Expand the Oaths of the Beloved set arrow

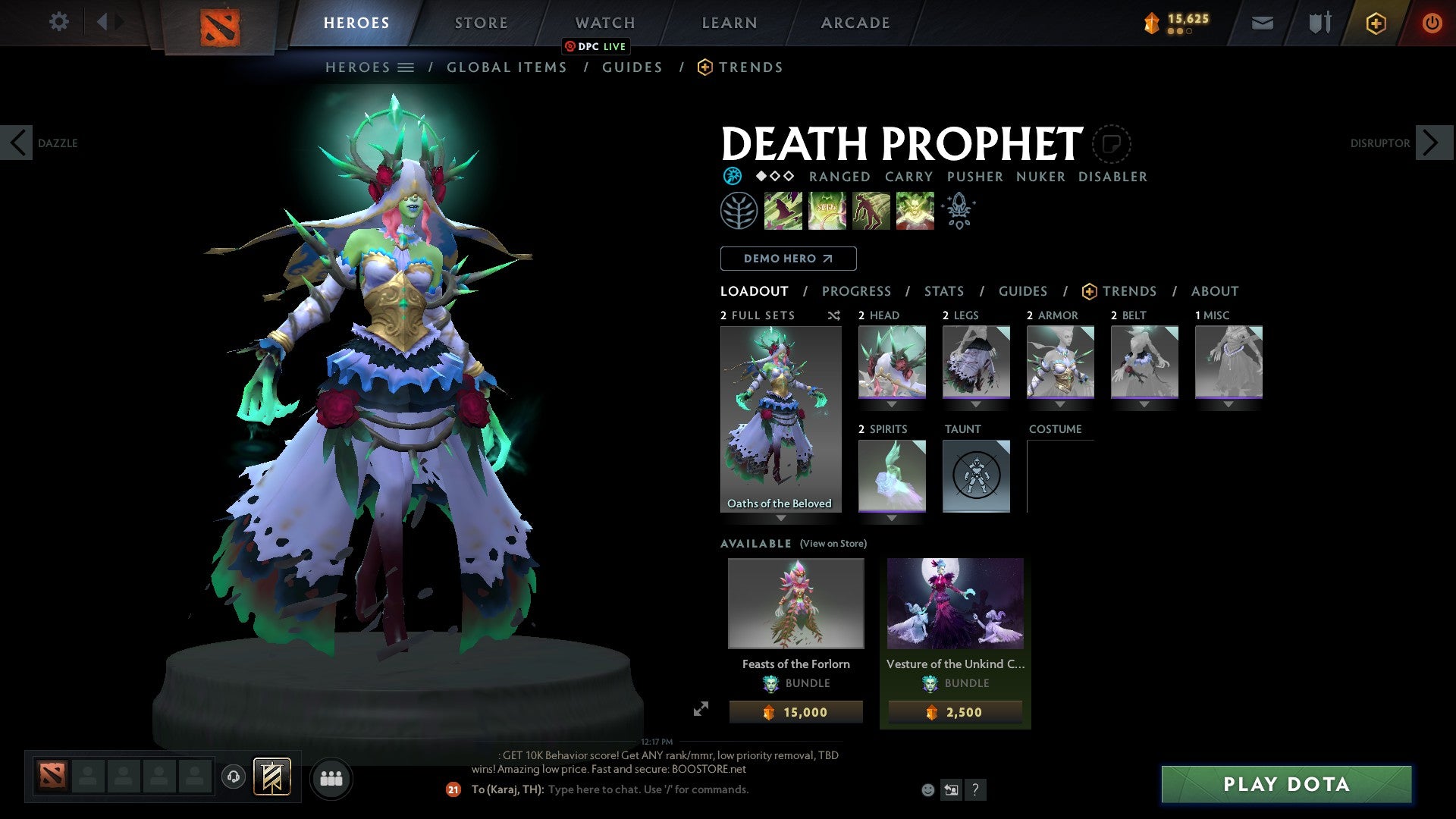[x=781, y=516]
